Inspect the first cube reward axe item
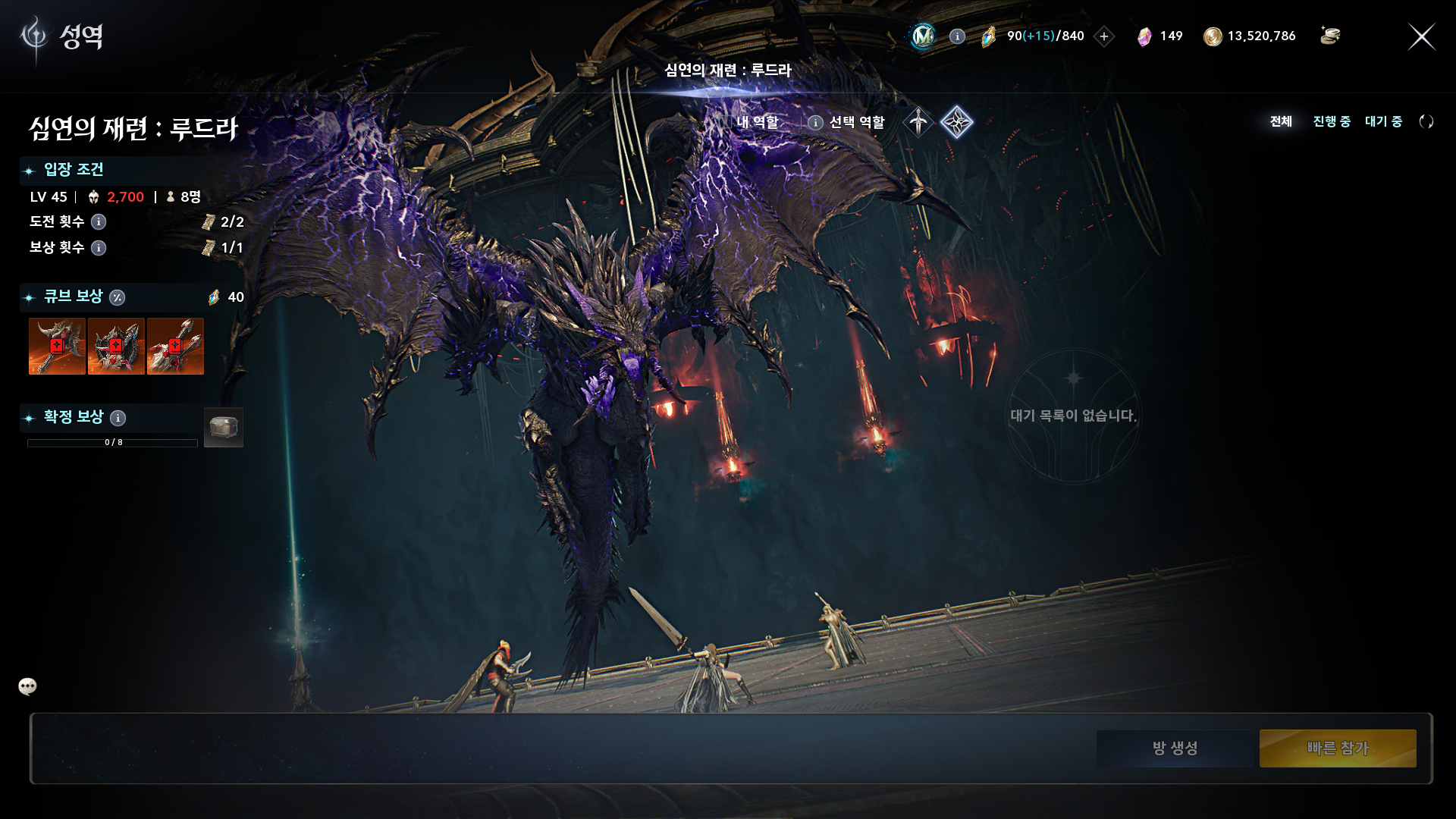Image resolution: width=1456 pixels, height=819 pixels. (x=57, y=347)
